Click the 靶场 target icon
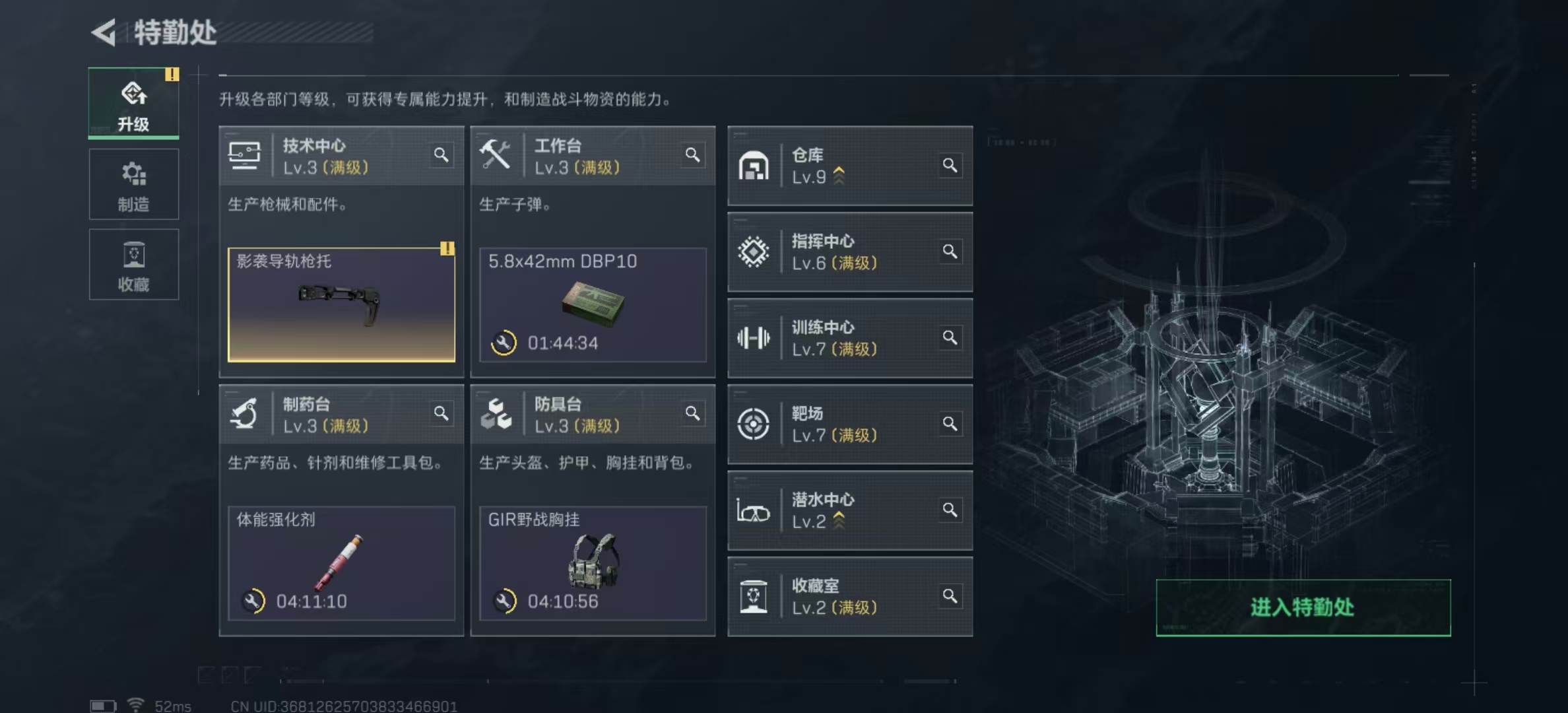This screenshot has height=713, width=1568. 754,424
